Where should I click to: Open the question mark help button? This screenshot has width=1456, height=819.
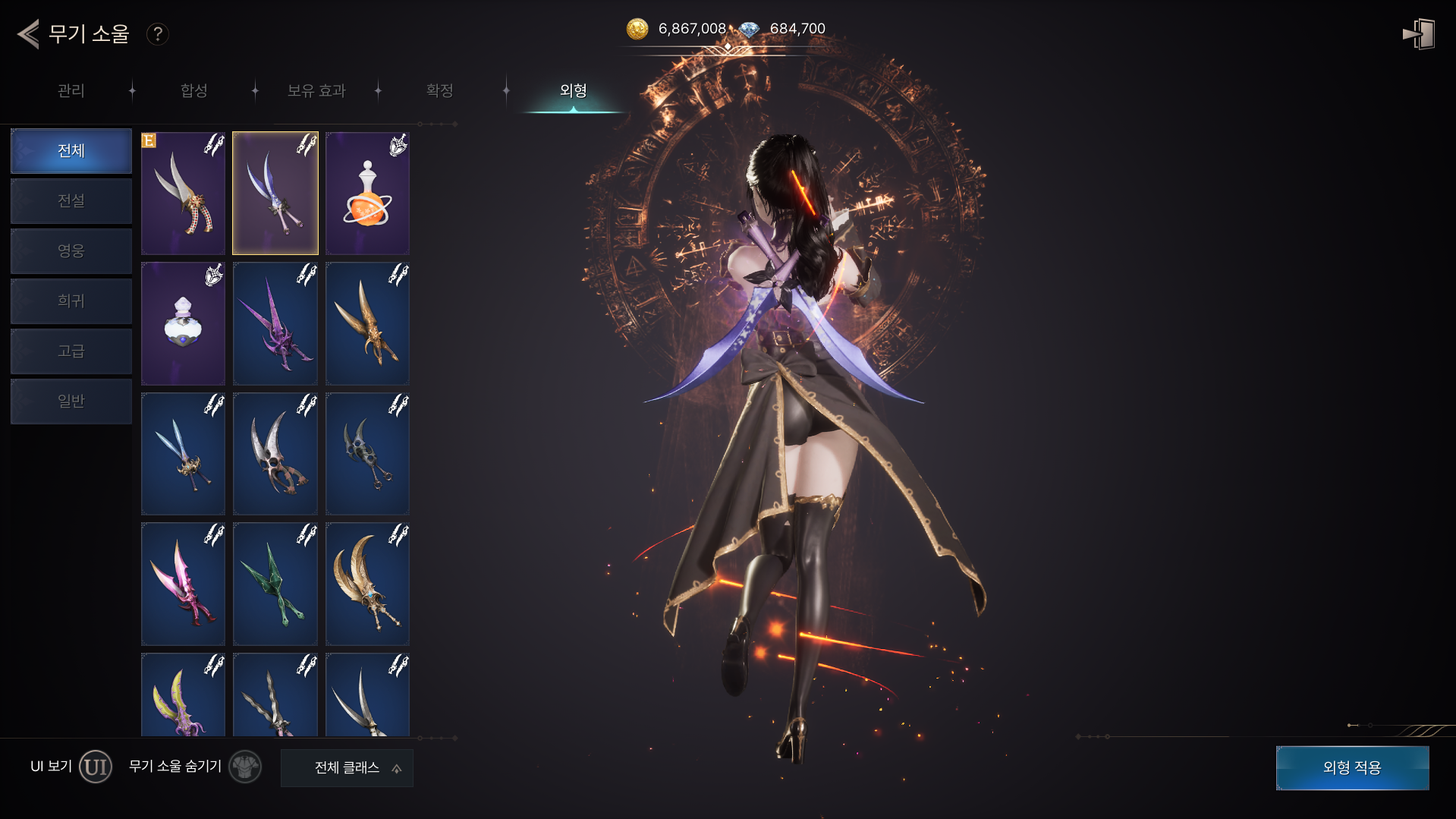click(157, 34)
